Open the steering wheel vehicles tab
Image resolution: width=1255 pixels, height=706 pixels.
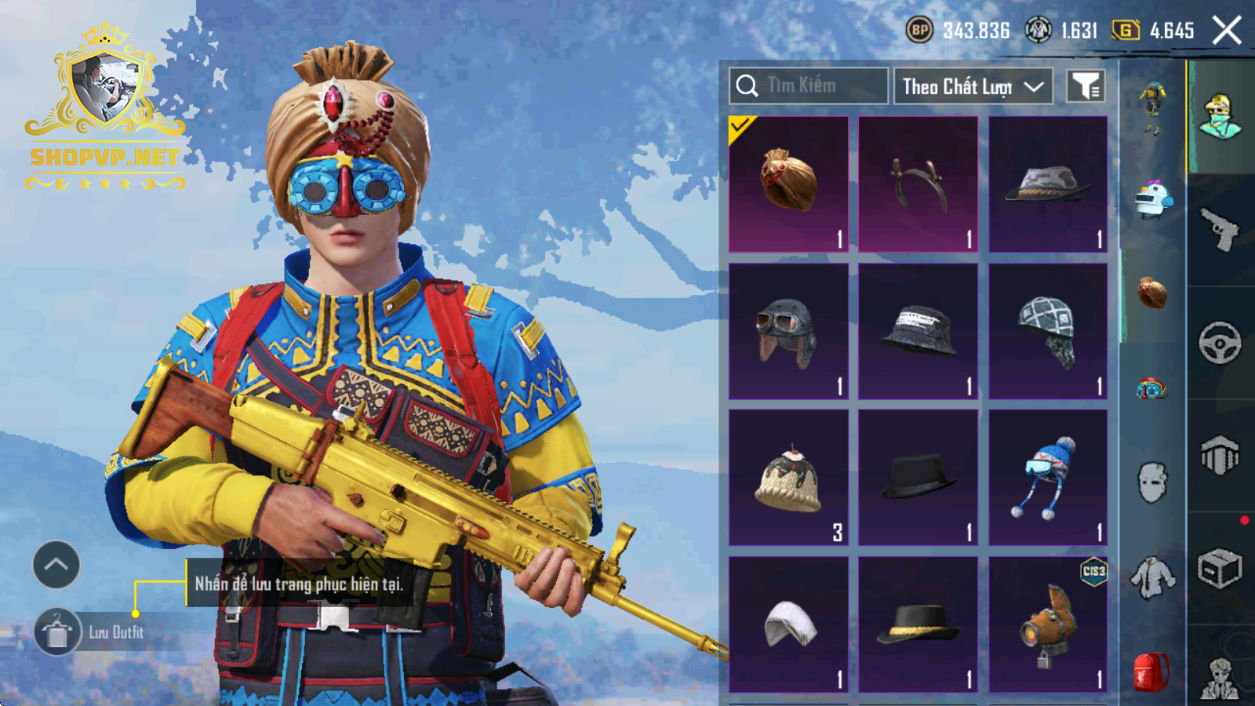[1220, 343]
